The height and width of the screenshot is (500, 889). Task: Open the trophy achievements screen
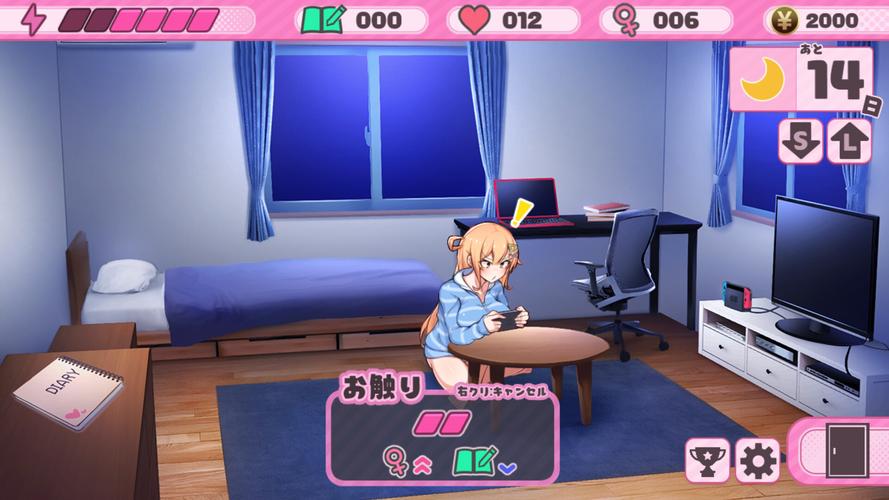pos(707,460)
